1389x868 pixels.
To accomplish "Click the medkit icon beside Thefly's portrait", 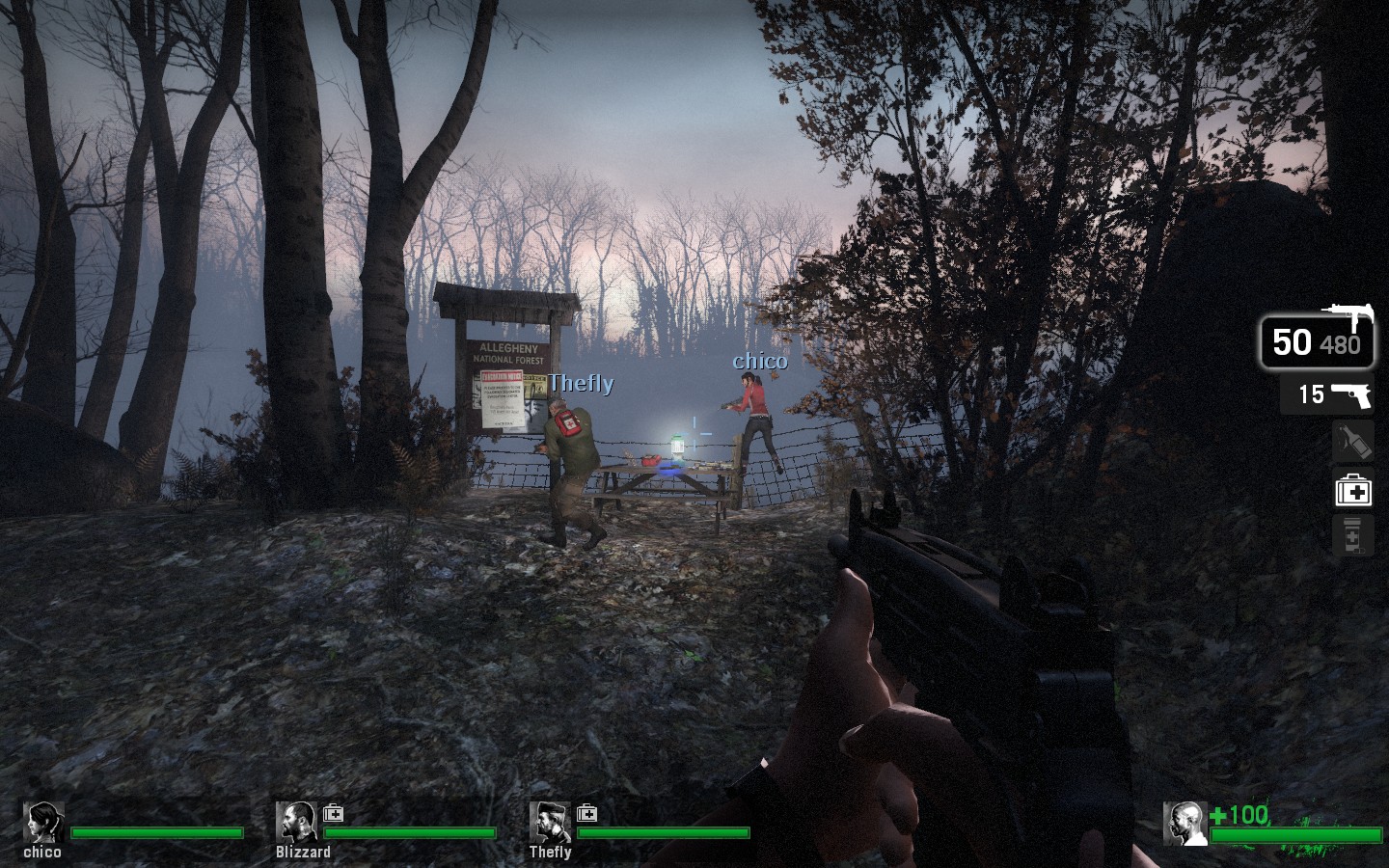I will tap(586, 813).
